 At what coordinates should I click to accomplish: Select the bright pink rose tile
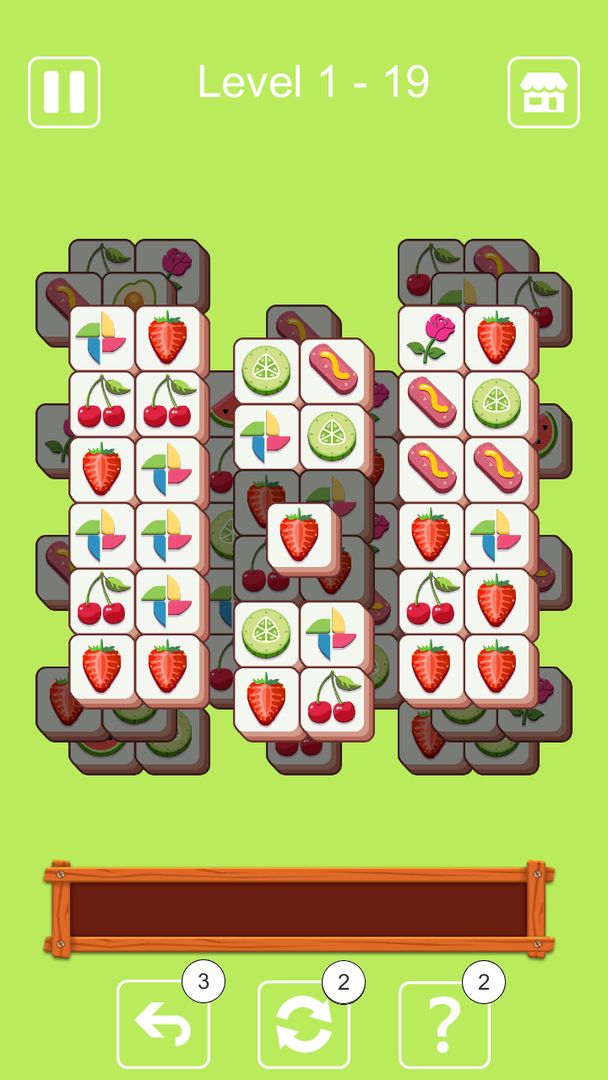(x=431, y=338)
